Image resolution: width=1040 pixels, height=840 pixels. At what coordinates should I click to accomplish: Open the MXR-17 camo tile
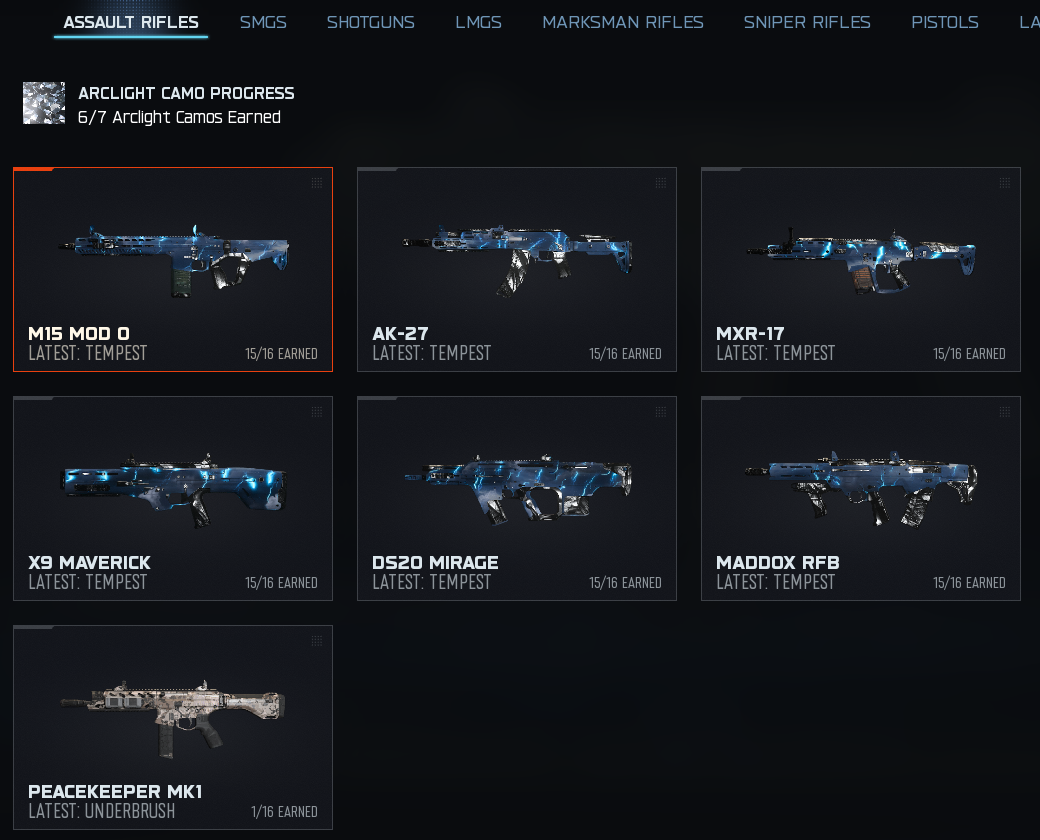pos(861,270)
